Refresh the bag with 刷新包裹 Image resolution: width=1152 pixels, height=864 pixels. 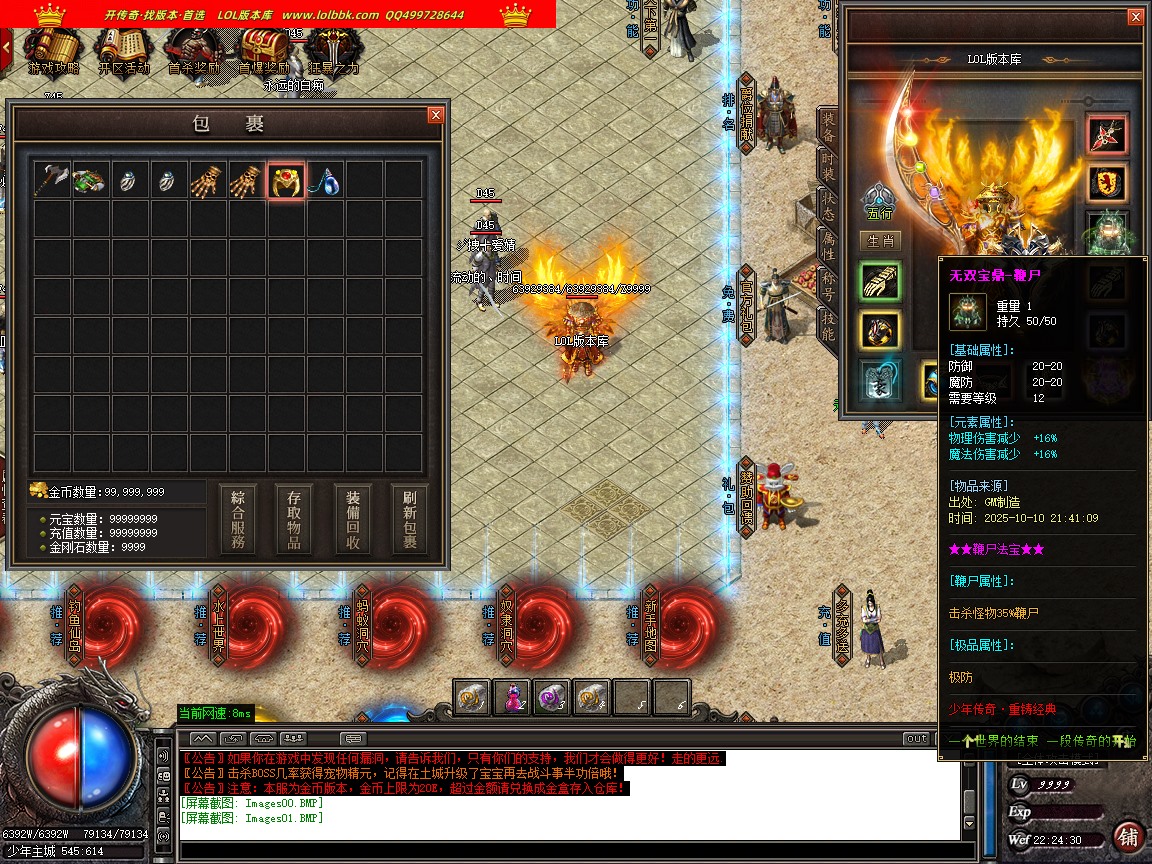pos(410,520)
